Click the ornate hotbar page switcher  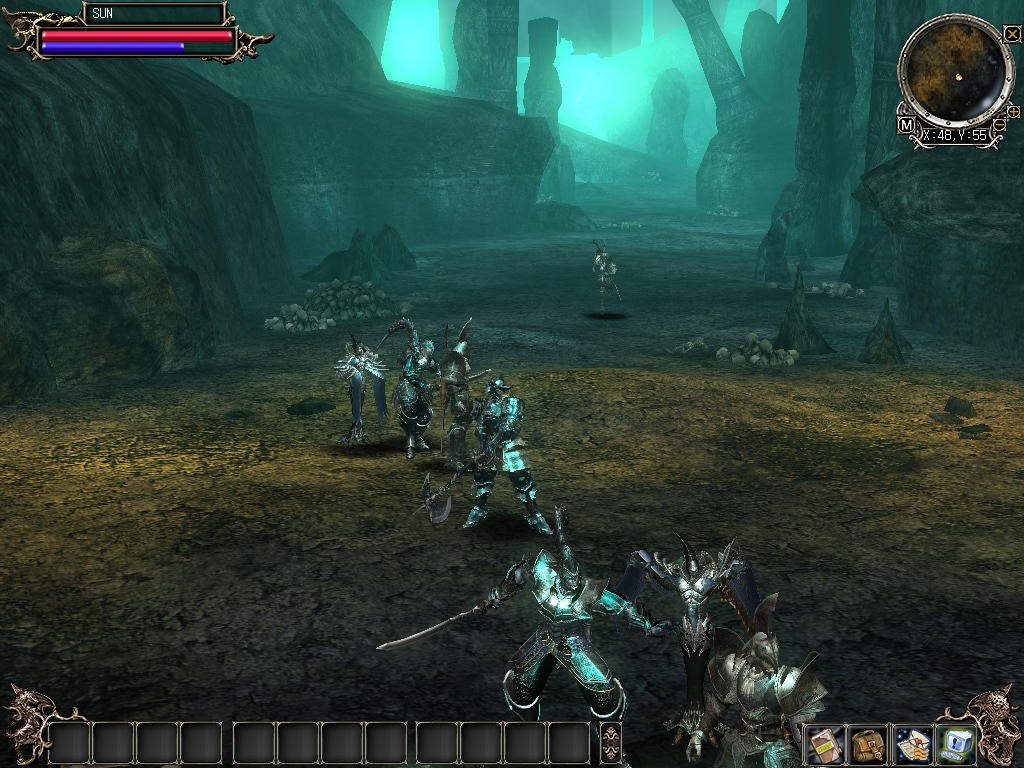click(610, 743)
